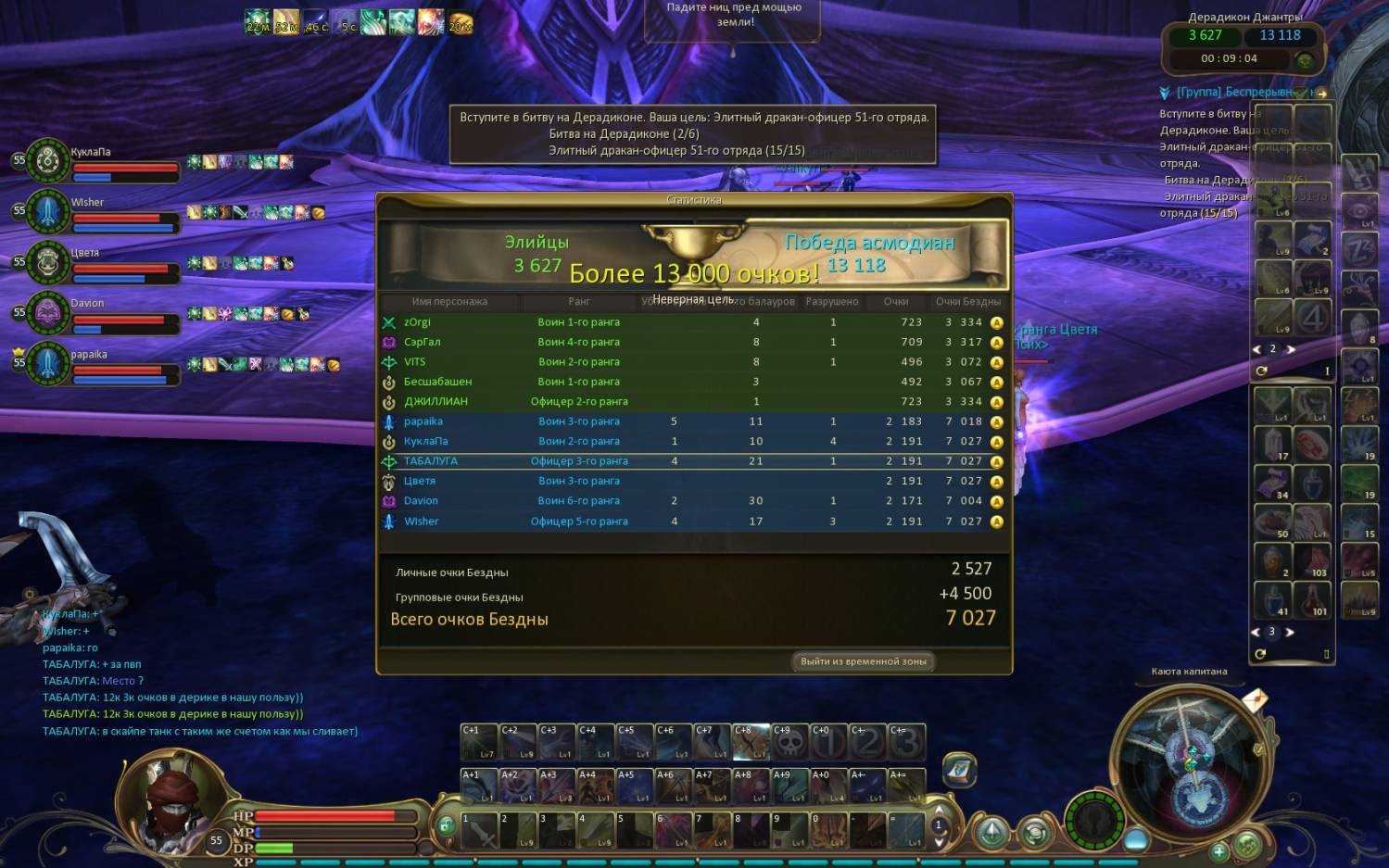Use the sword attack in hotbar slot 1
Viewport: 1389px width, 868px height.
click(x=480, y=830)
